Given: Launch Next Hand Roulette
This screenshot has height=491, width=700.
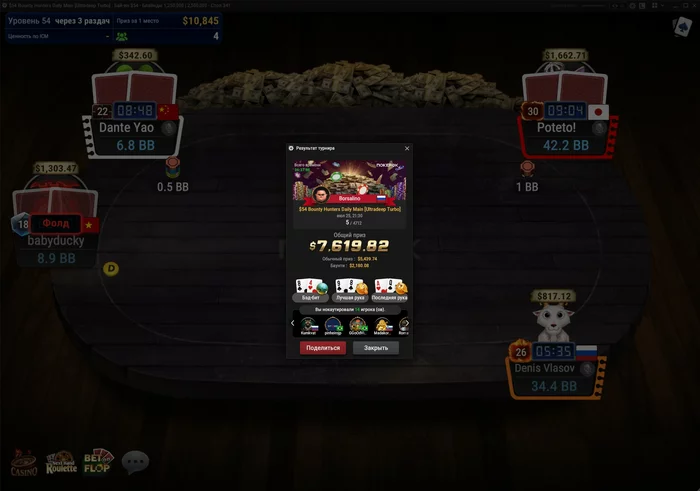Looking at the screenshot, I should pos(62,462).
